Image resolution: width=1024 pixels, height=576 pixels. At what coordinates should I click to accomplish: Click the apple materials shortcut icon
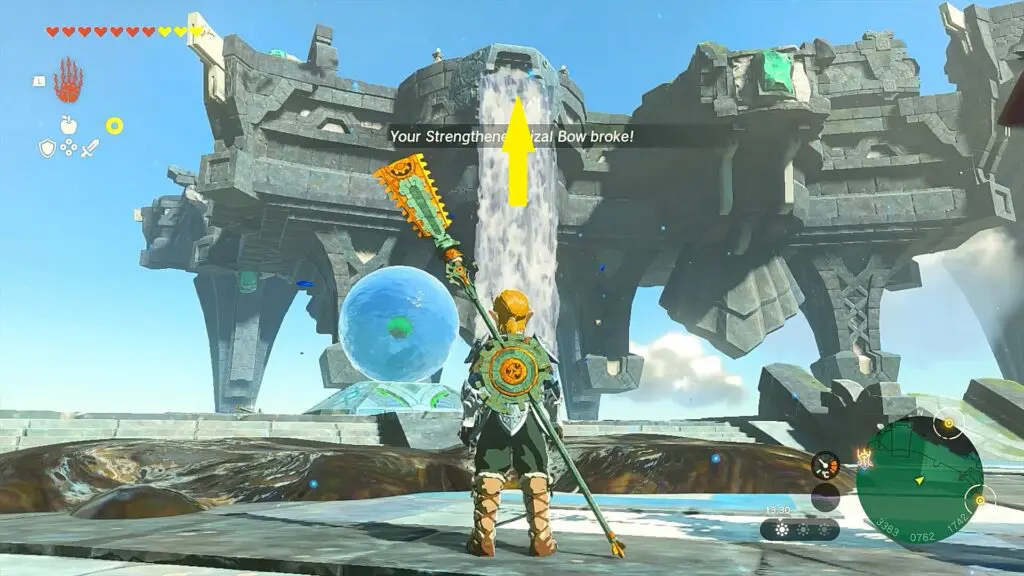click(68, 125)
